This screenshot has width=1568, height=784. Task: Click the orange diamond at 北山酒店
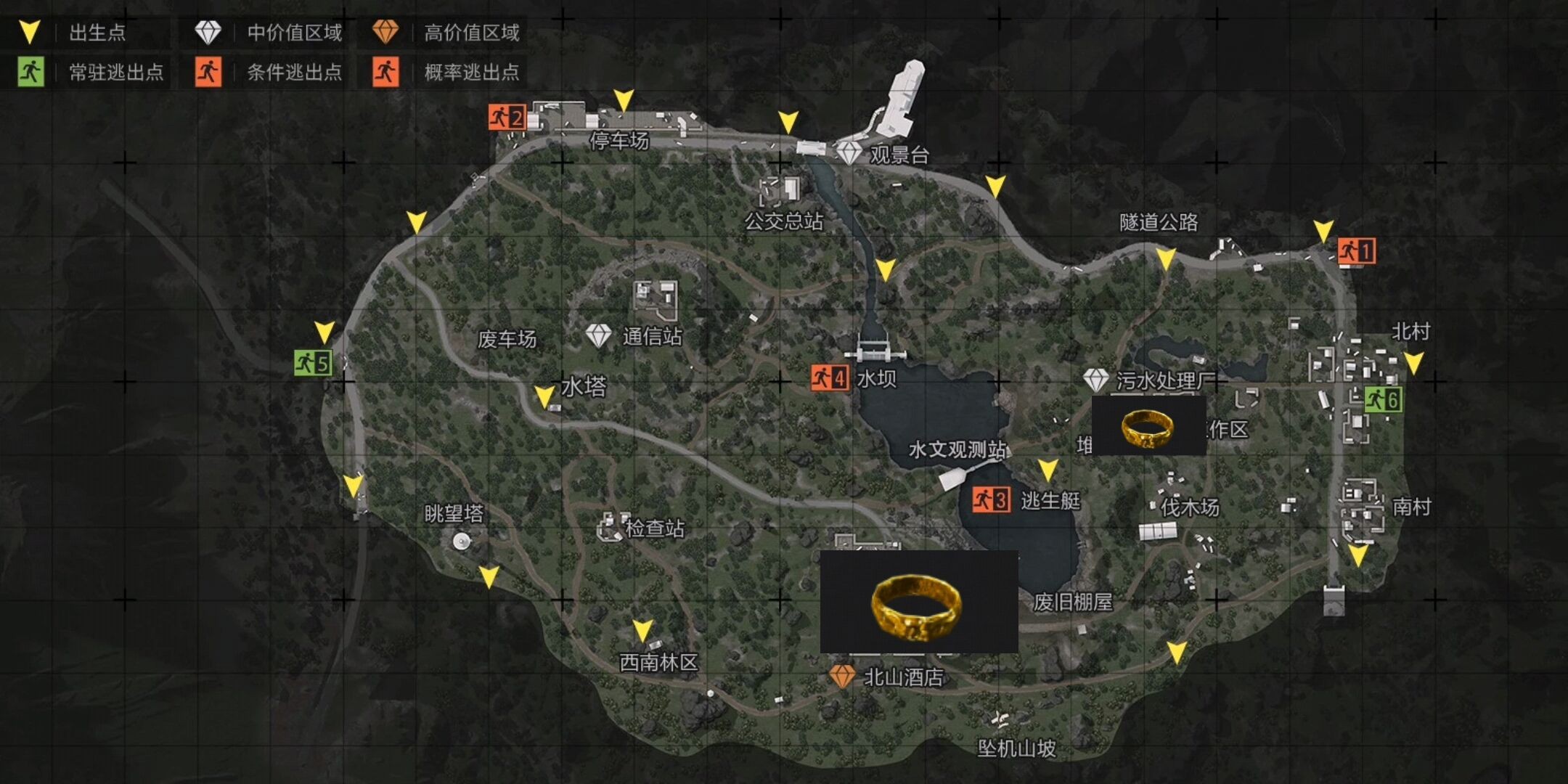point(842,676)
